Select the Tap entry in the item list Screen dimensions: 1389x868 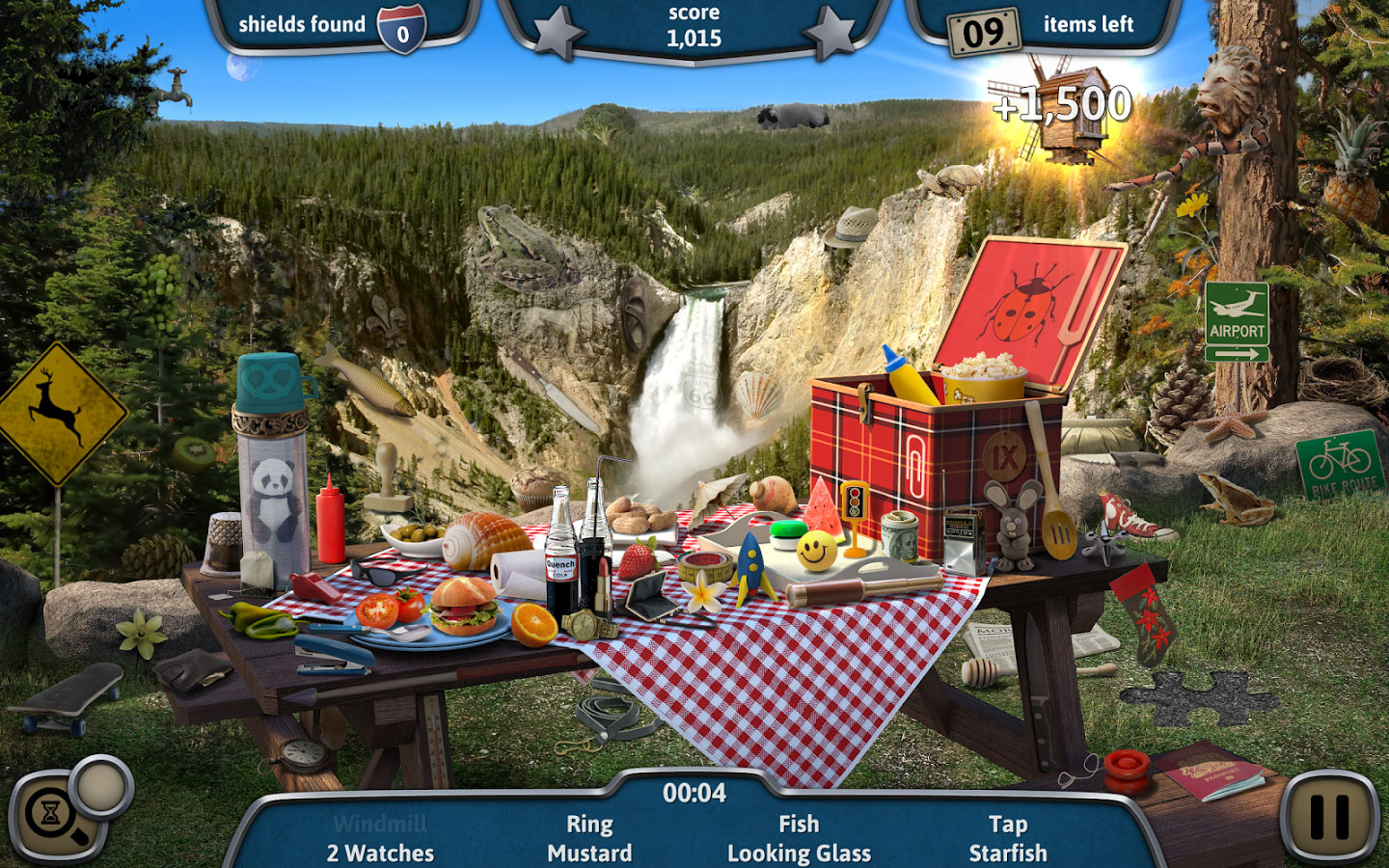(1008, 825)
